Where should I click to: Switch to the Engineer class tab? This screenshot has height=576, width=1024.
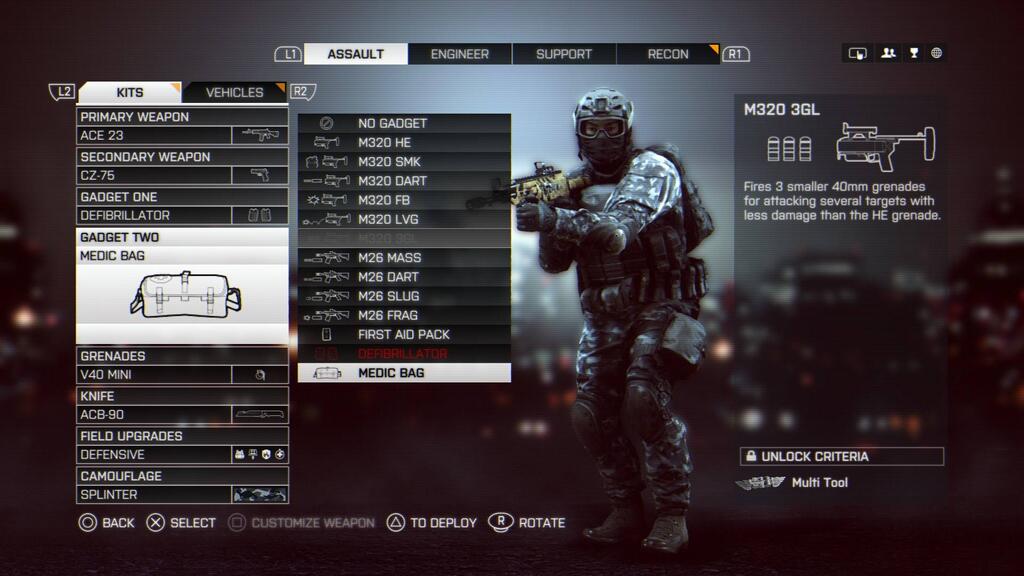click(460, 54)
